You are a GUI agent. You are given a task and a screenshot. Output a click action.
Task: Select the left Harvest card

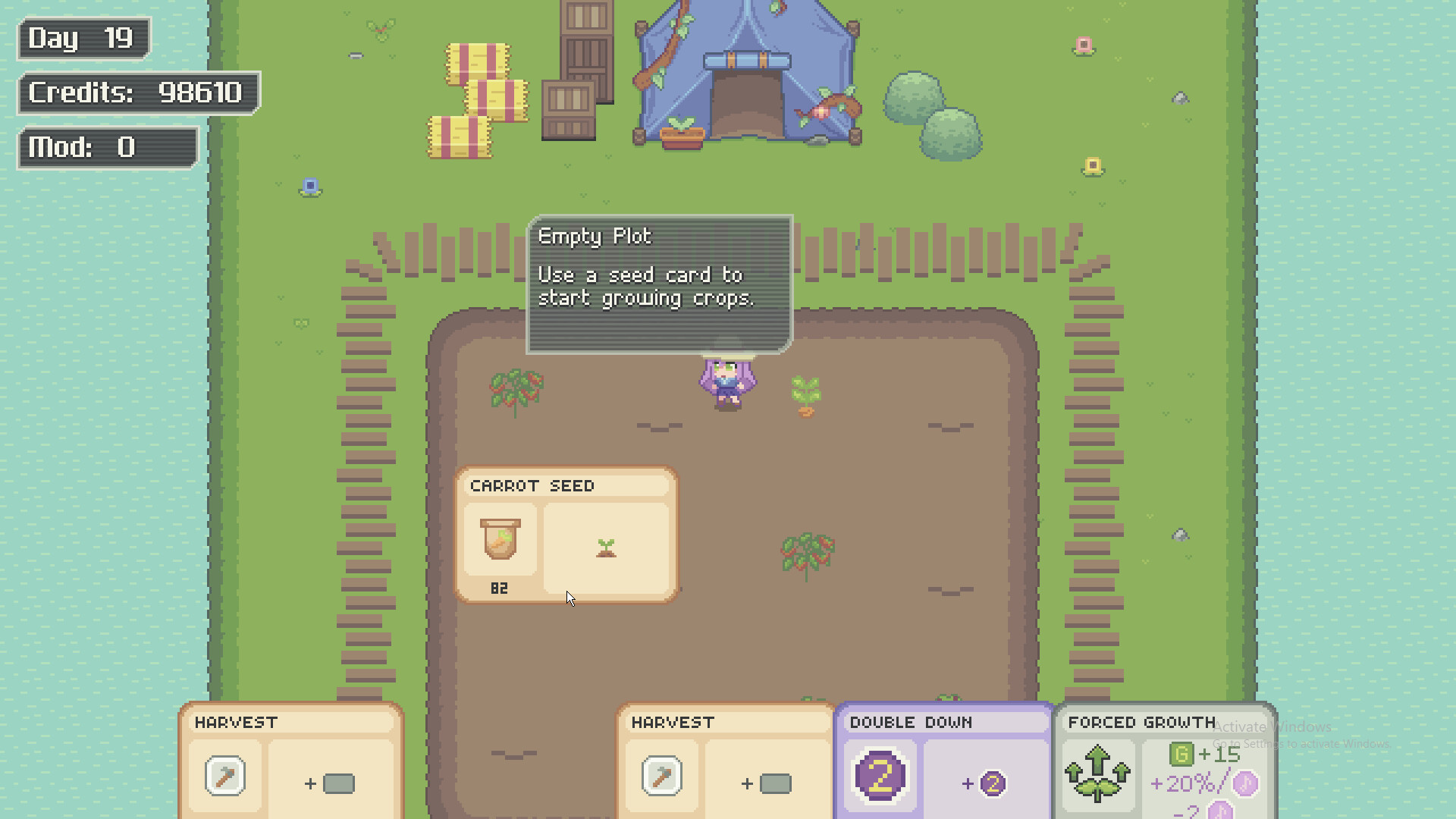292,758
